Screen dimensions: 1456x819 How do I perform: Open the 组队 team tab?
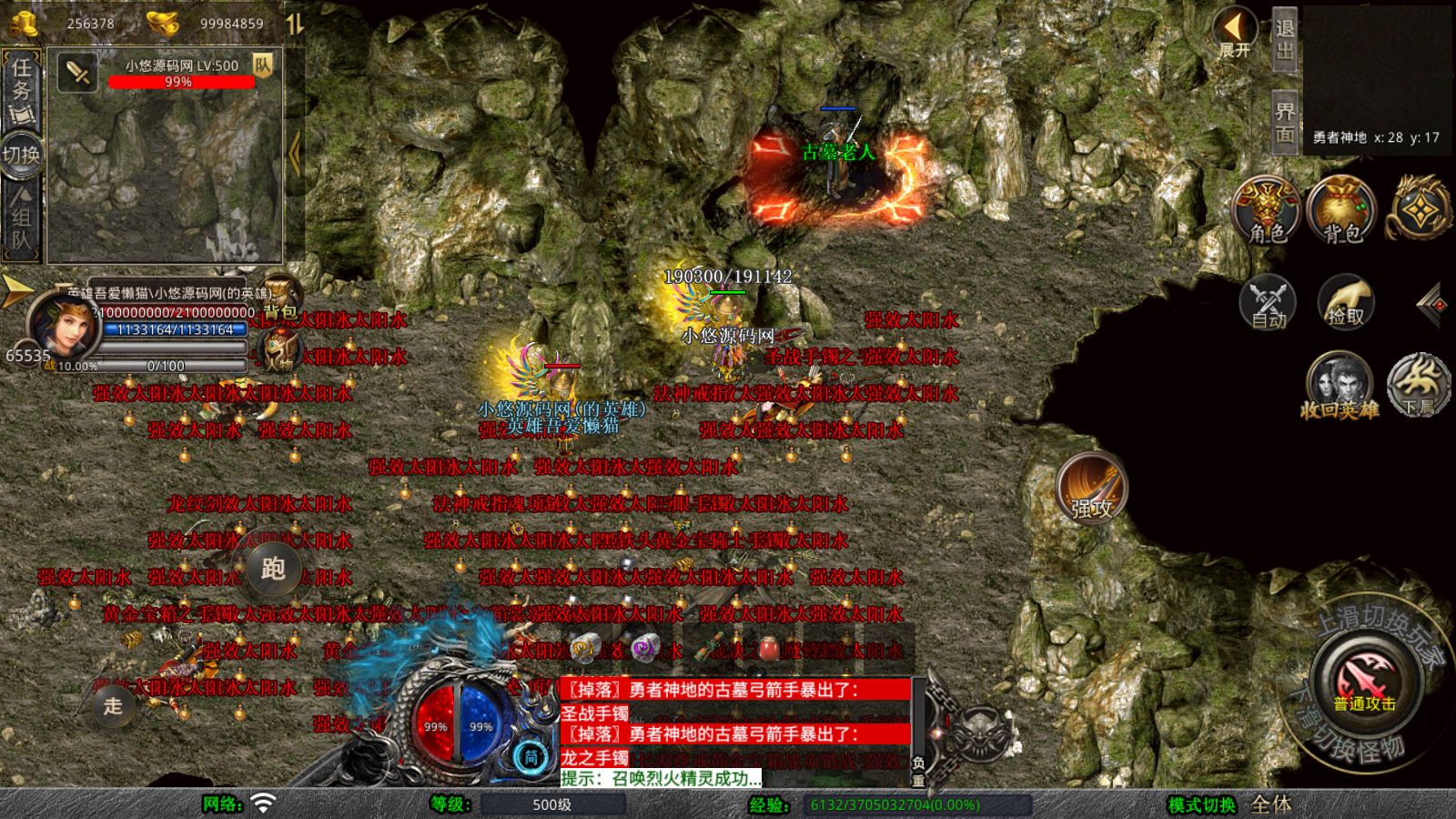22,218
